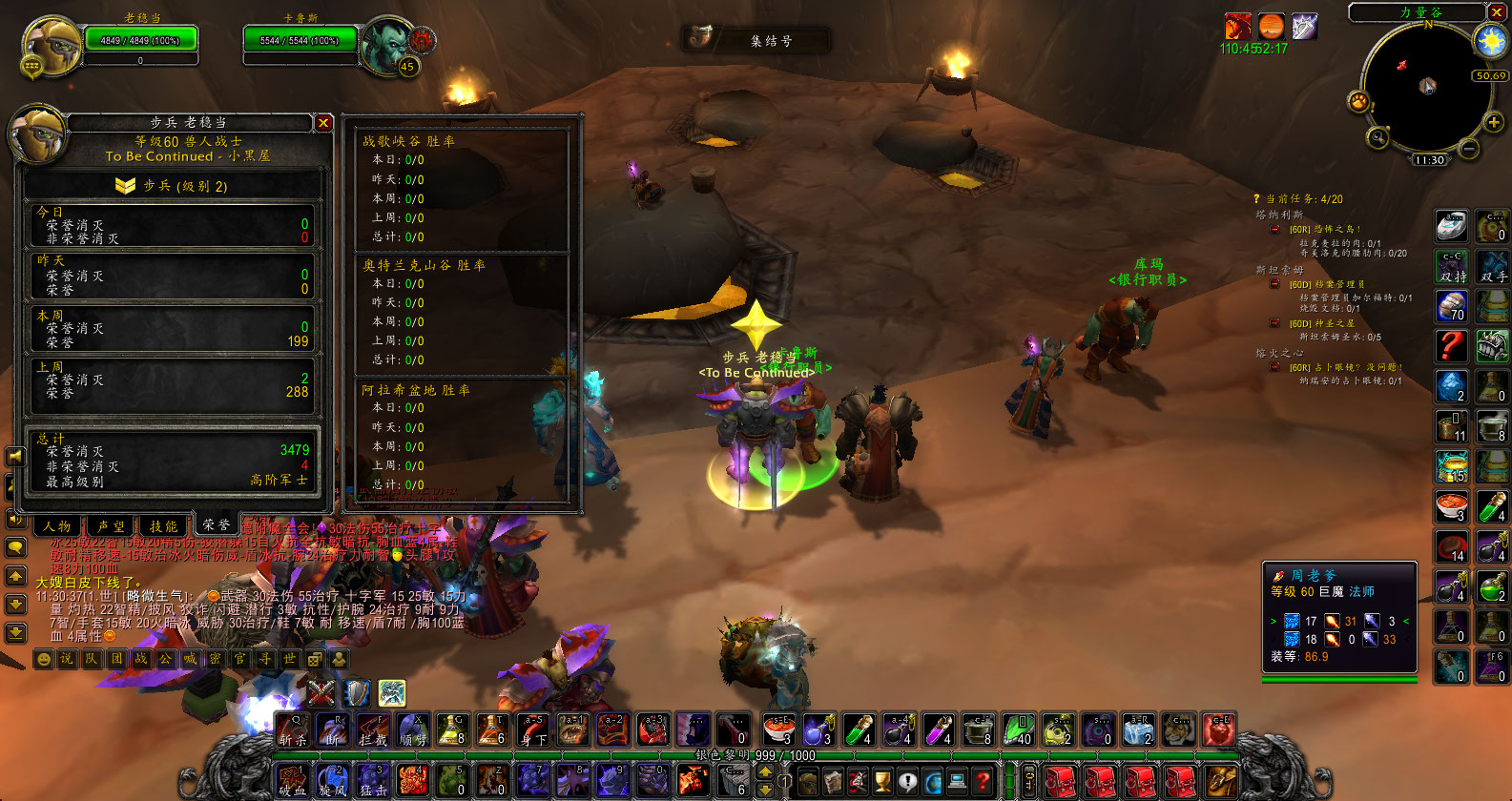Close the honor character panel

point(323,123)
